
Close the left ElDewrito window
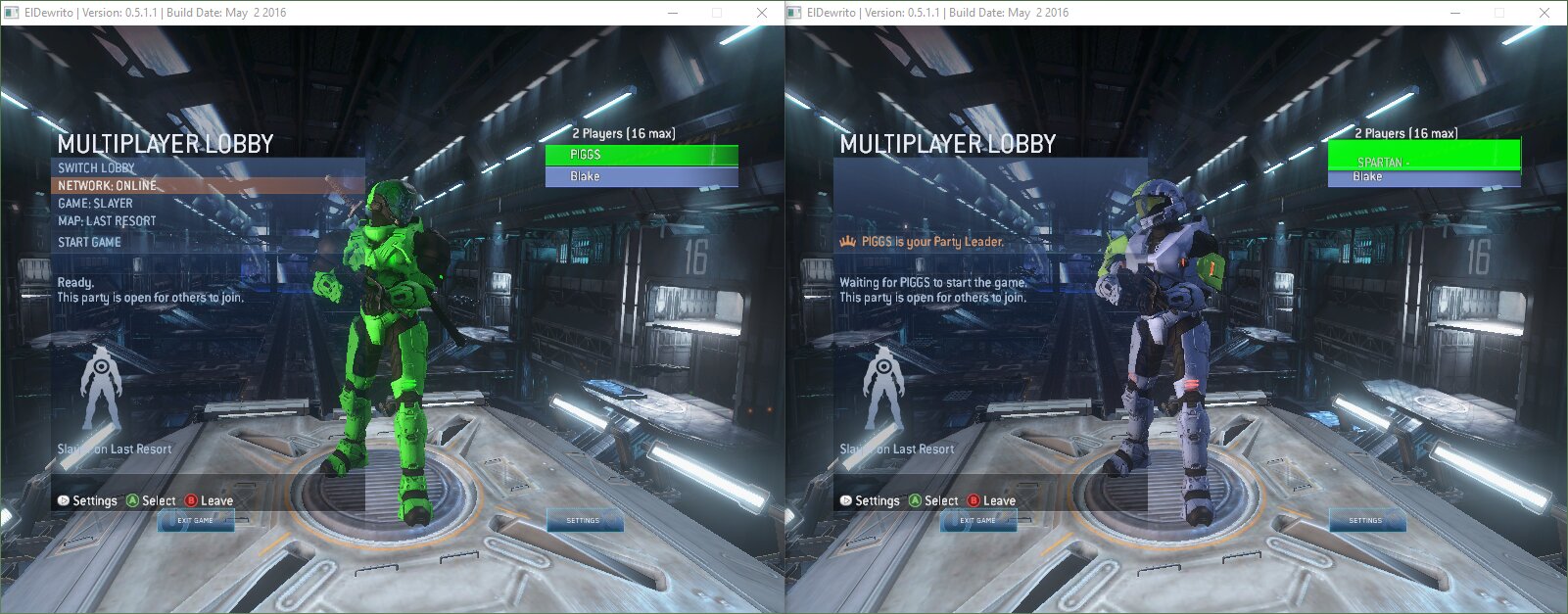pos(762,13)
